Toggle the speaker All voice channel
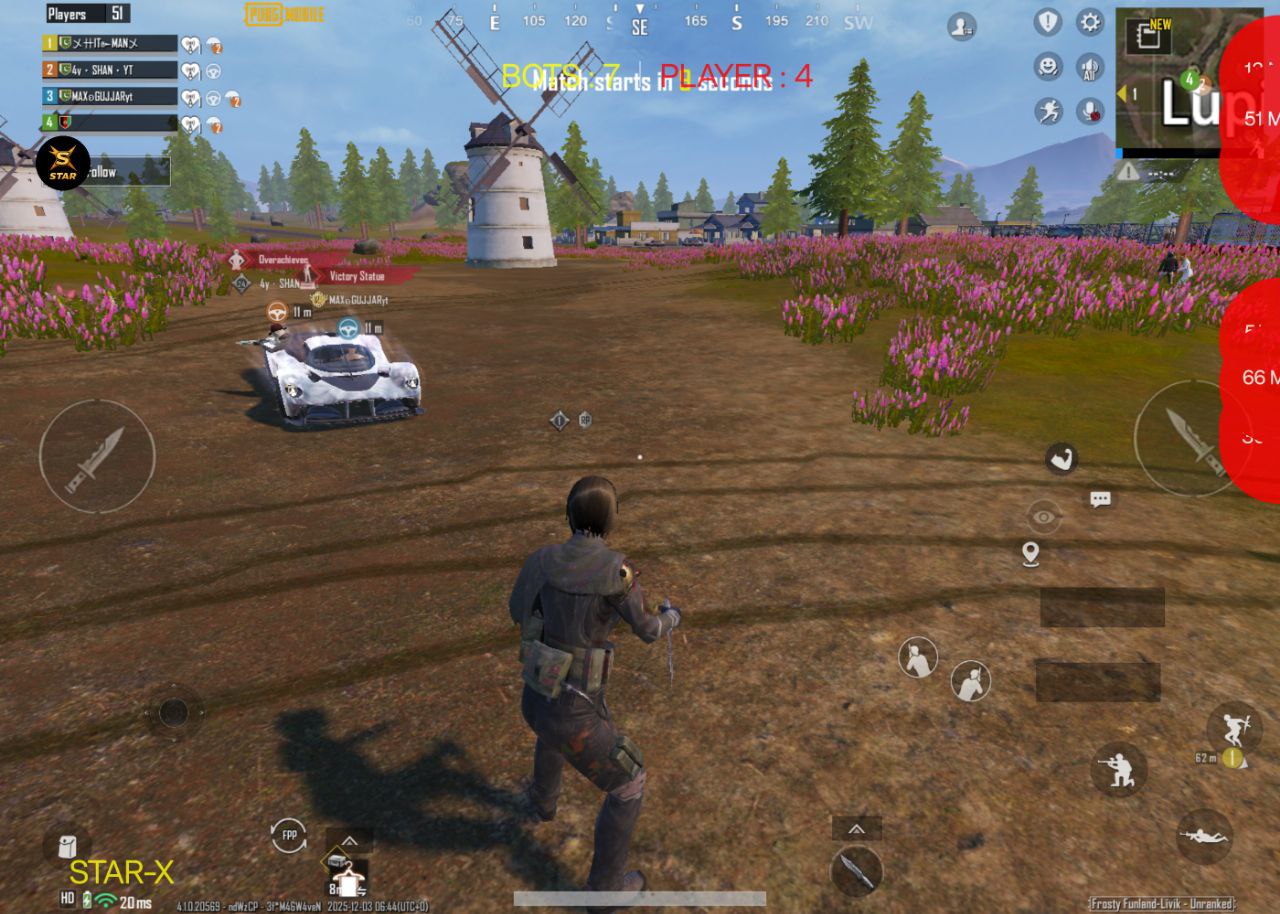1280x914 pixels. pyautogui.click(x=1090, y=67)
